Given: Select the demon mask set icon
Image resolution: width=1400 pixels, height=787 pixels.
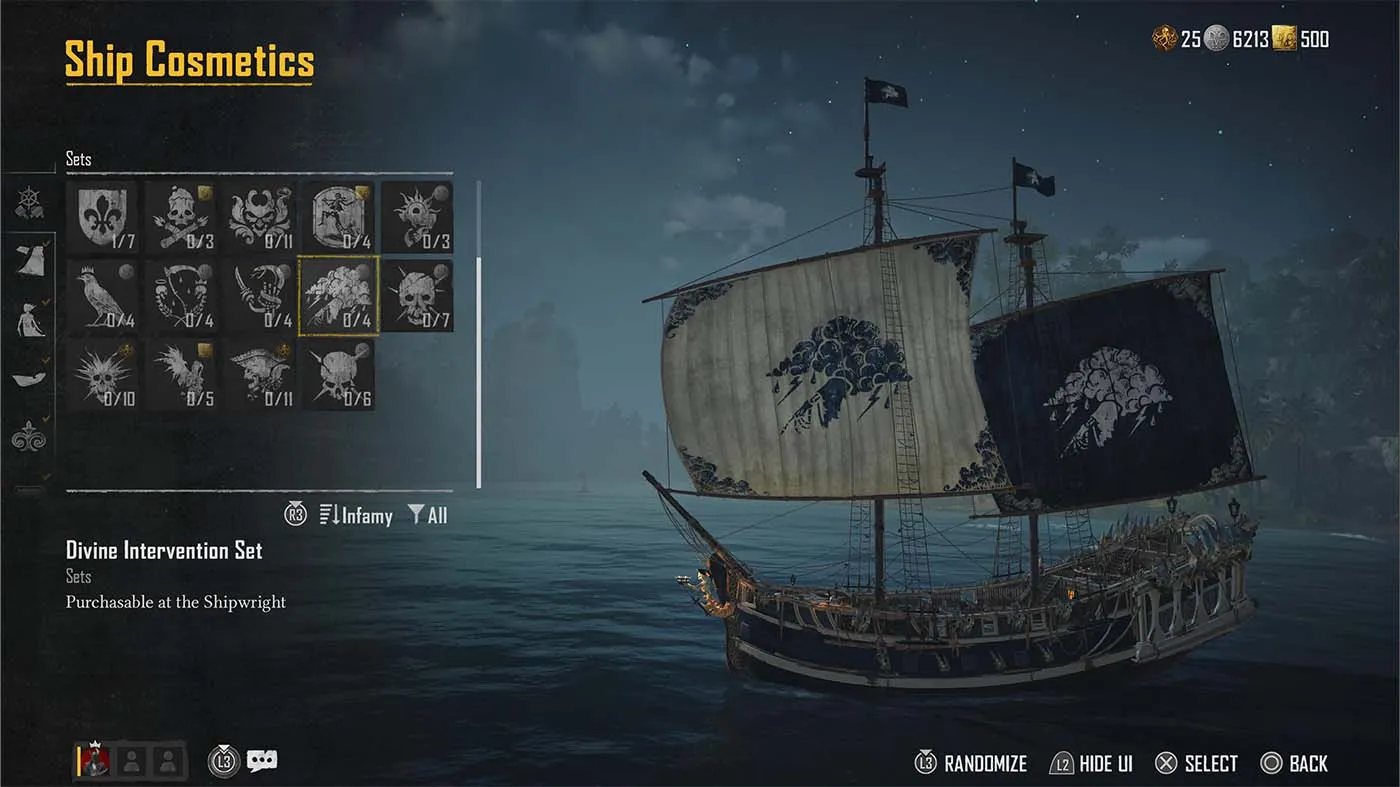Looking at the screenshot, I should tap(260, 214).
